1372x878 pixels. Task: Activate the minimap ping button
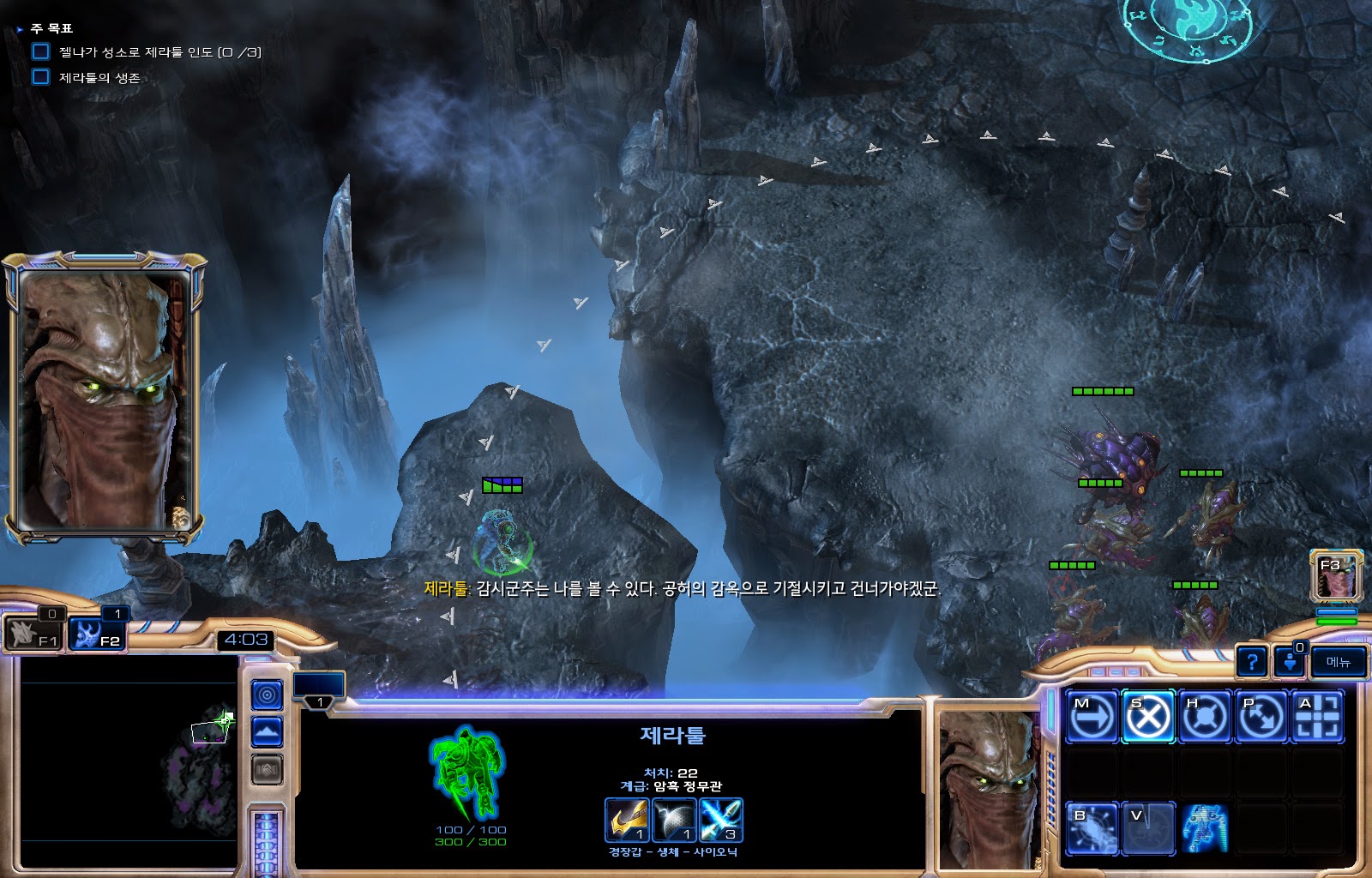tap(267, 695)
